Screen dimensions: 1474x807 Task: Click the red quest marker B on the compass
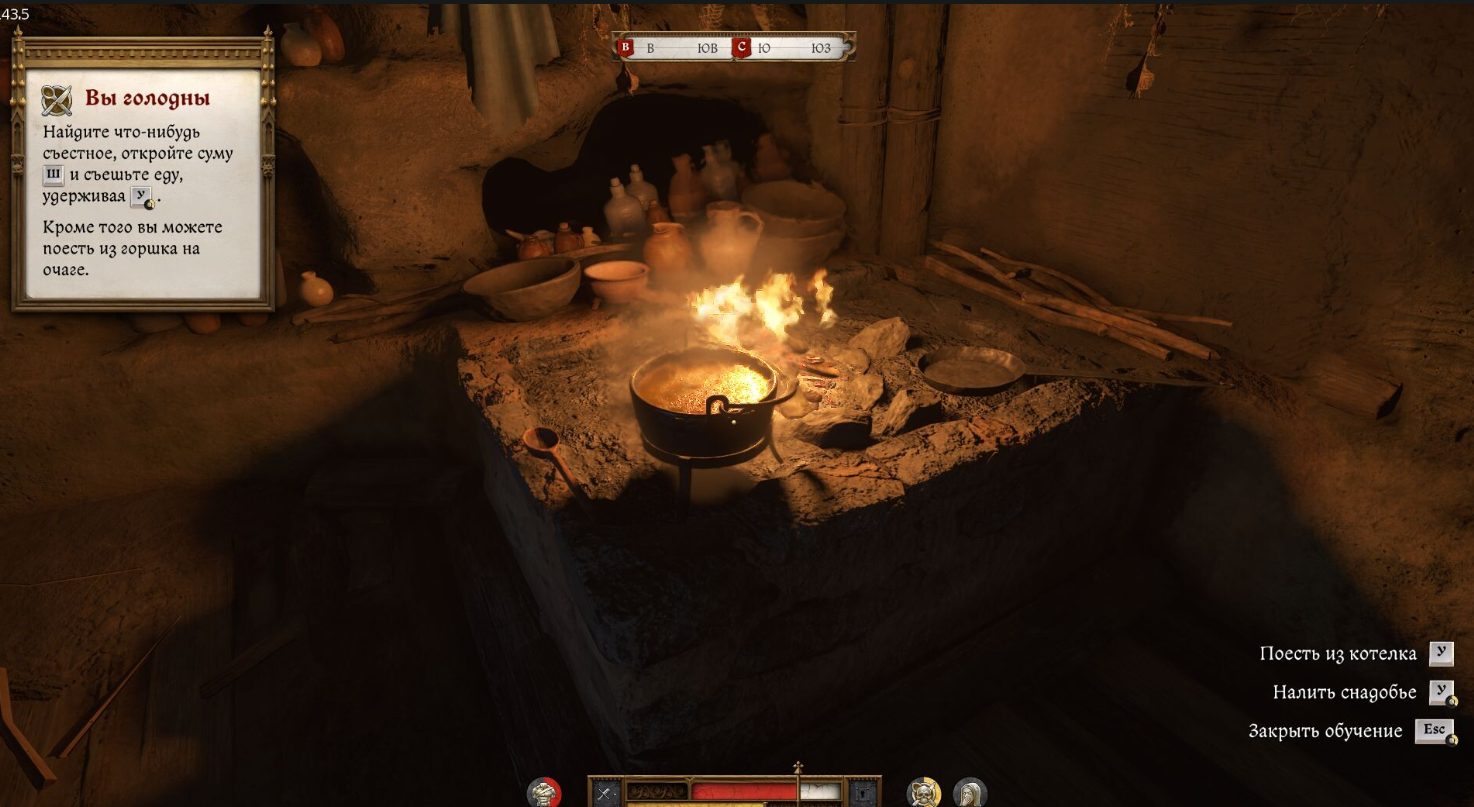point(626,47)
